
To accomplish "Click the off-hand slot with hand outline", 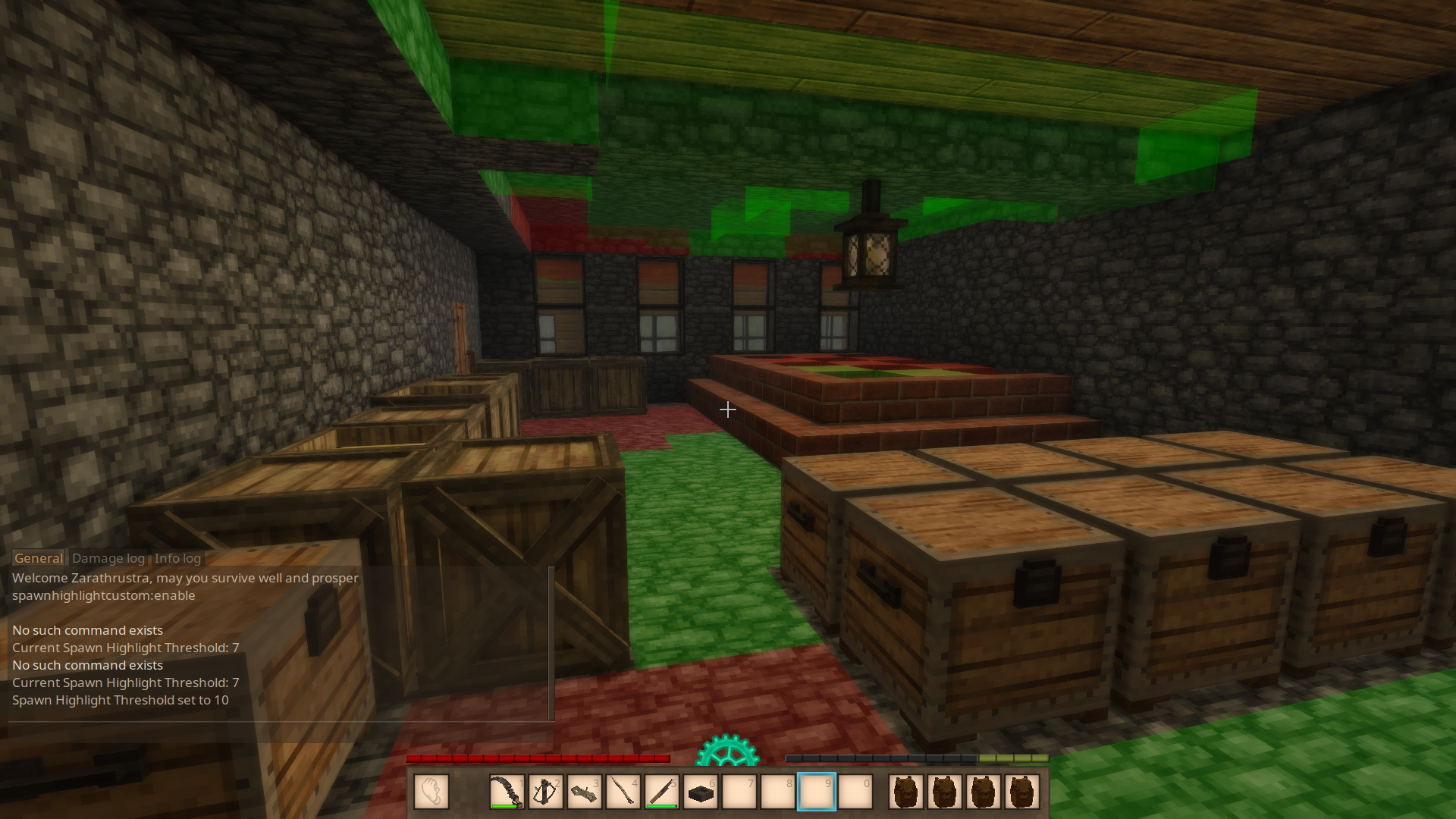I will pyautogui.click(x=431, y=792).
